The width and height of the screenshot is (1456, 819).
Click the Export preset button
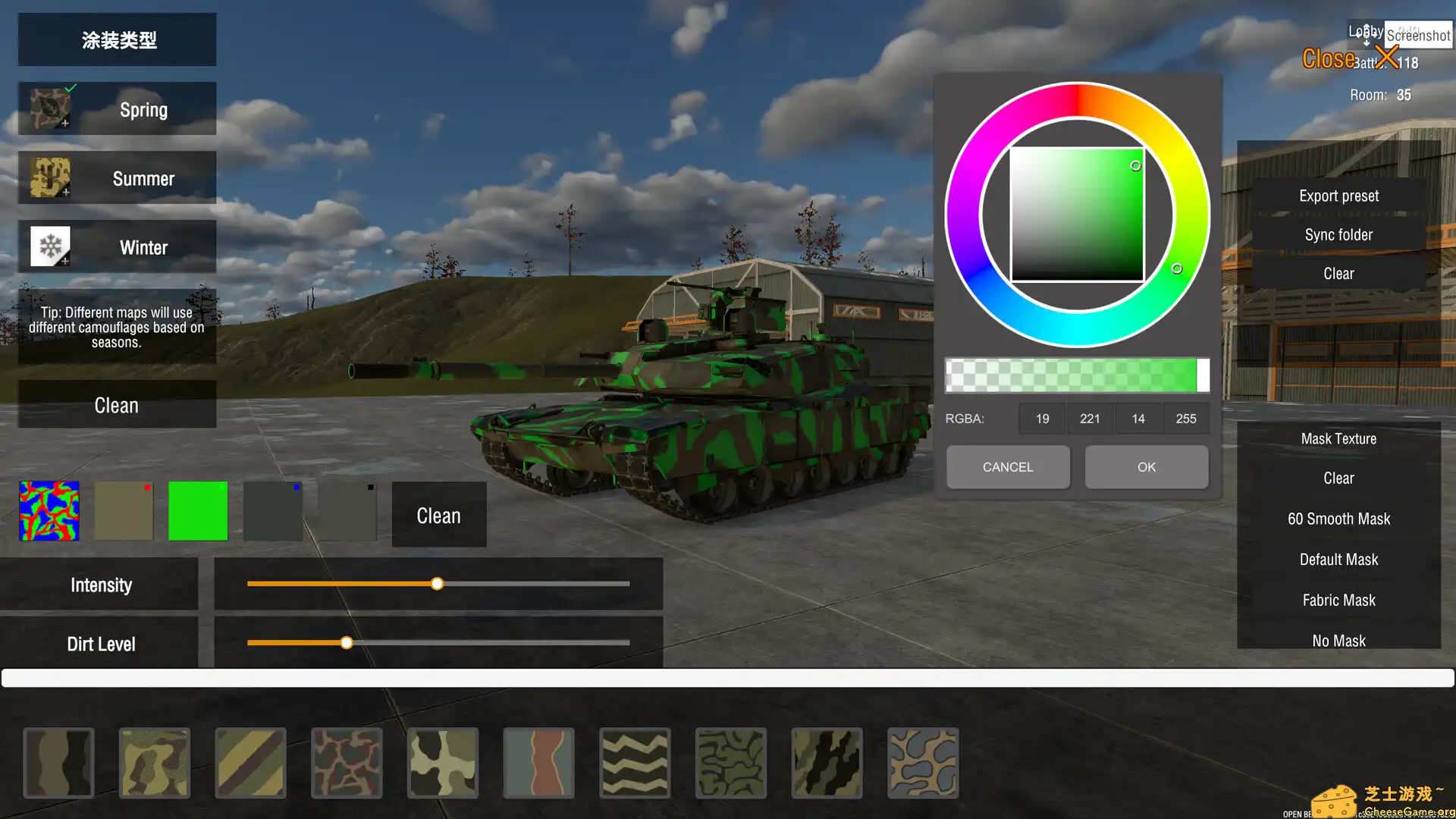[1338, 195]
